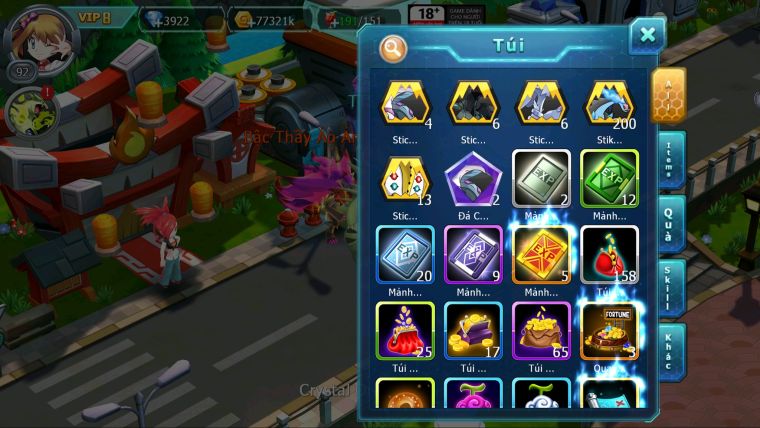Pick the green EXP card stack of 12

coord(609,178)
